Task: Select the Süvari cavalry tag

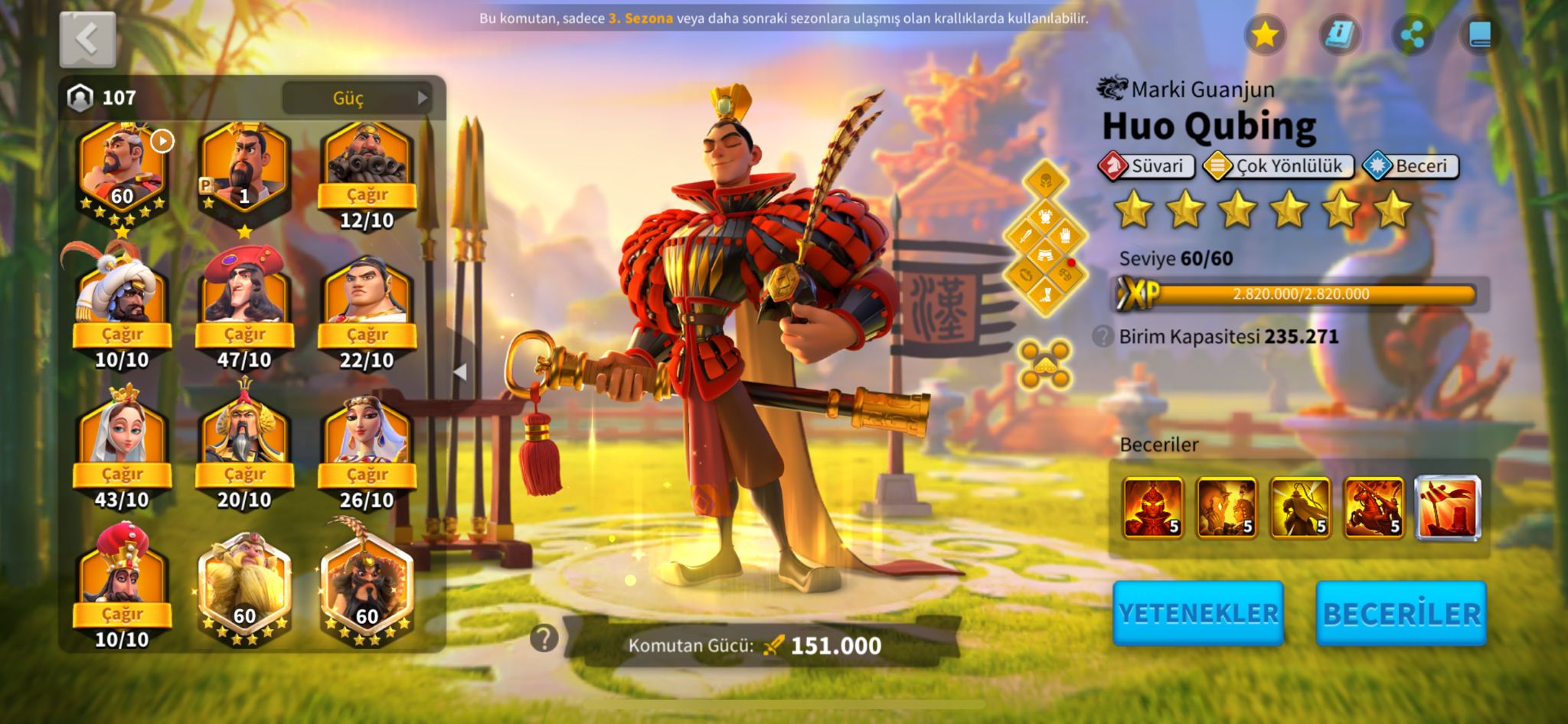Action: coord(1146,166)
